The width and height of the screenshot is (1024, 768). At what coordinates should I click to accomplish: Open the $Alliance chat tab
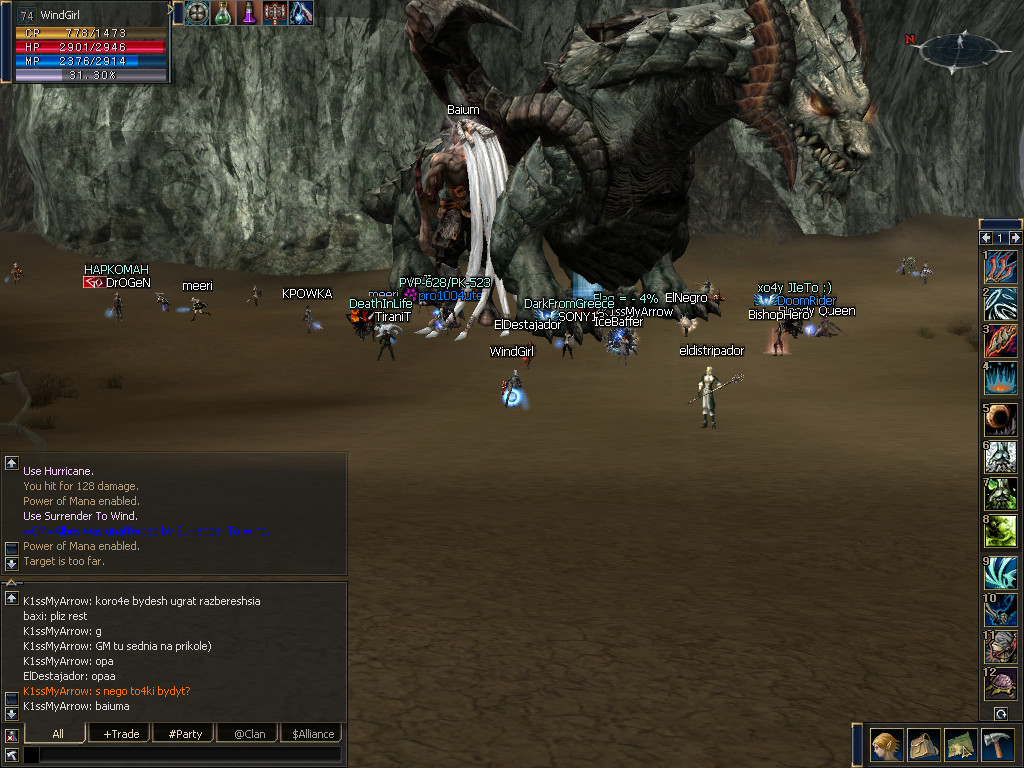pyautogui.click(x=313, y=734)
